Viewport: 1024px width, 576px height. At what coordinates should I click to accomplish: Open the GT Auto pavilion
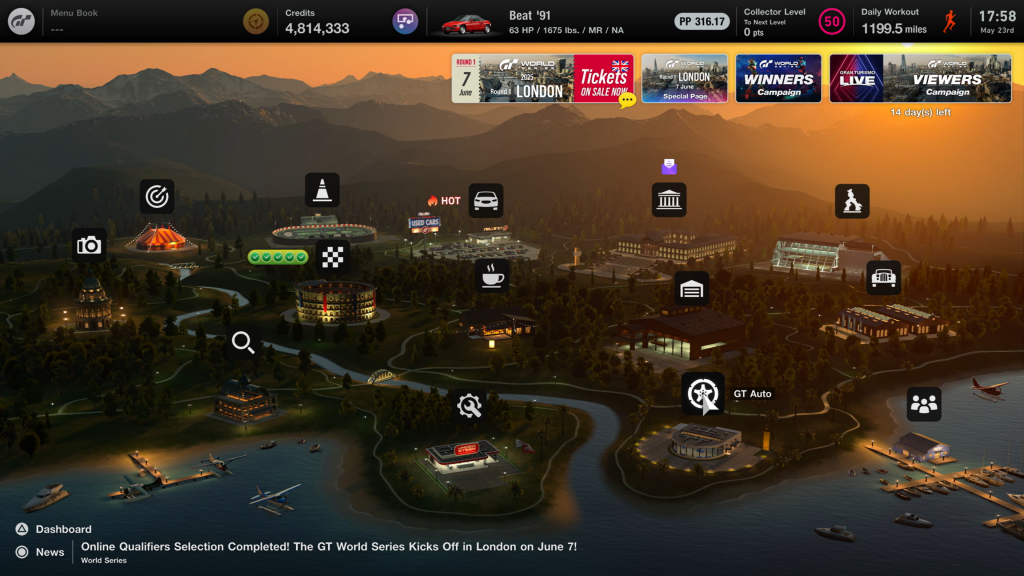pyautogui.click(x=703, y=393)
